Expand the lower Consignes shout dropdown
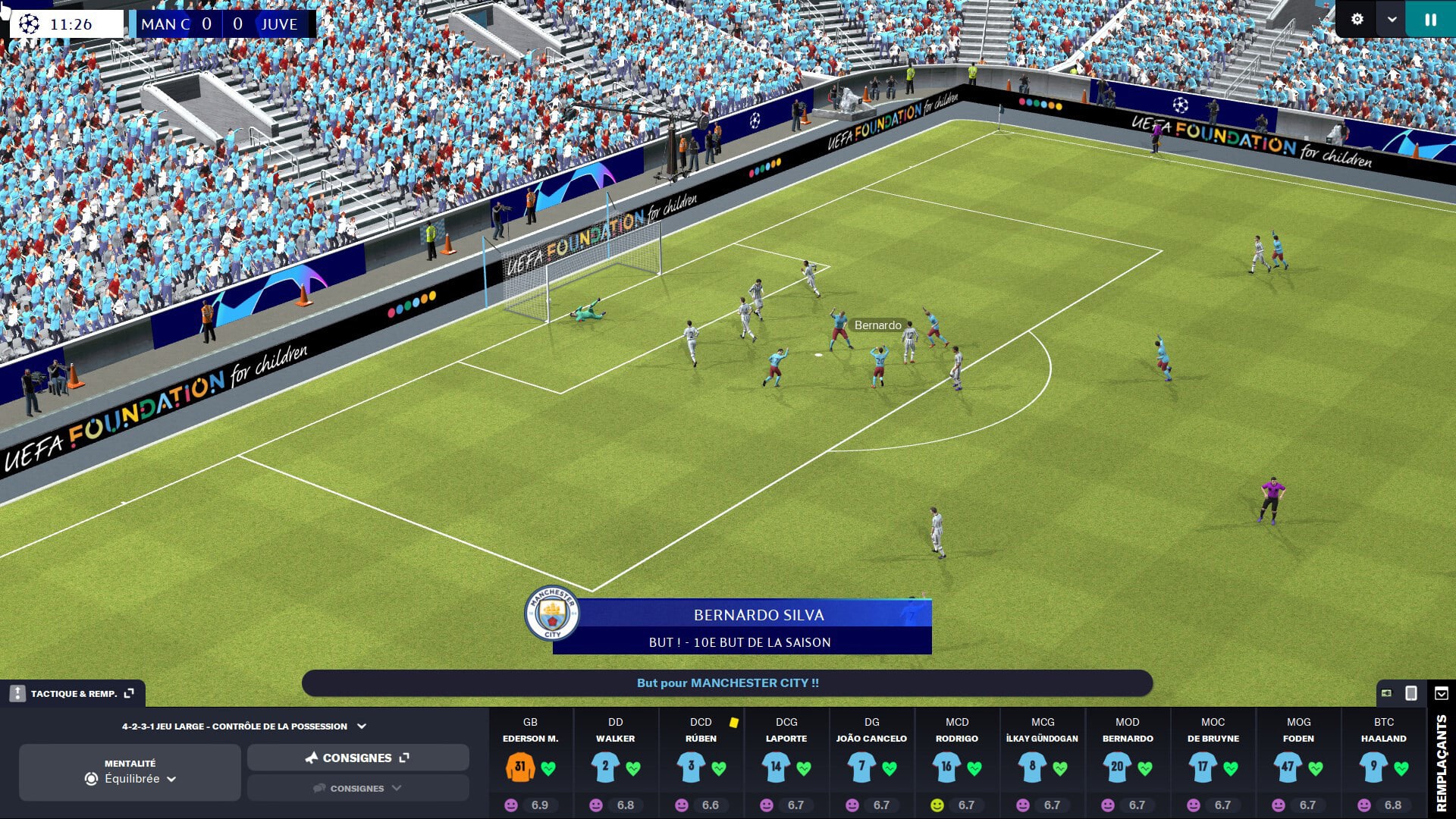This screenshot has width=1456, height=819. click(357, 788)
